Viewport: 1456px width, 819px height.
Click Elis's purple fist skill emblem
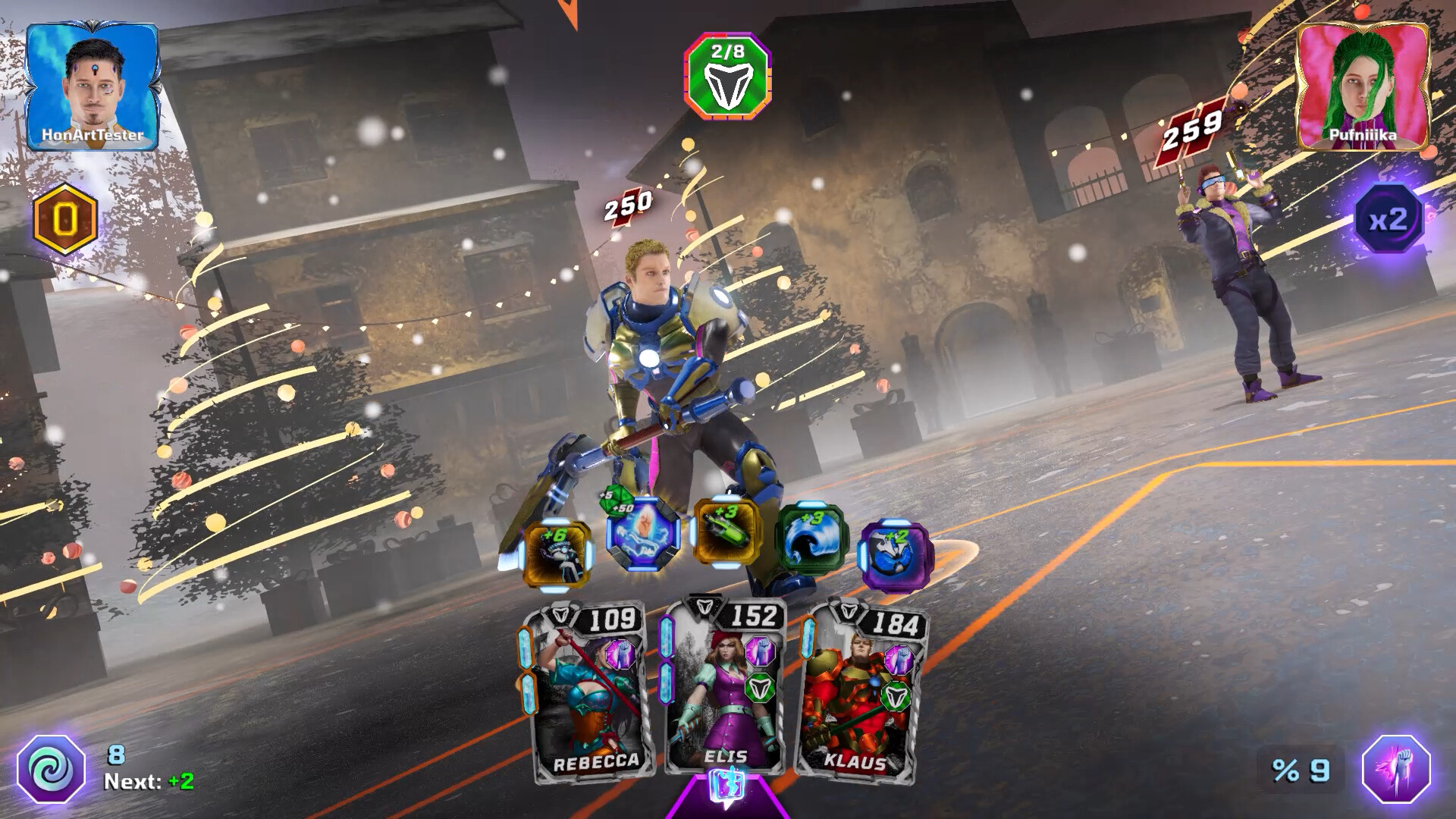point(759,652)
